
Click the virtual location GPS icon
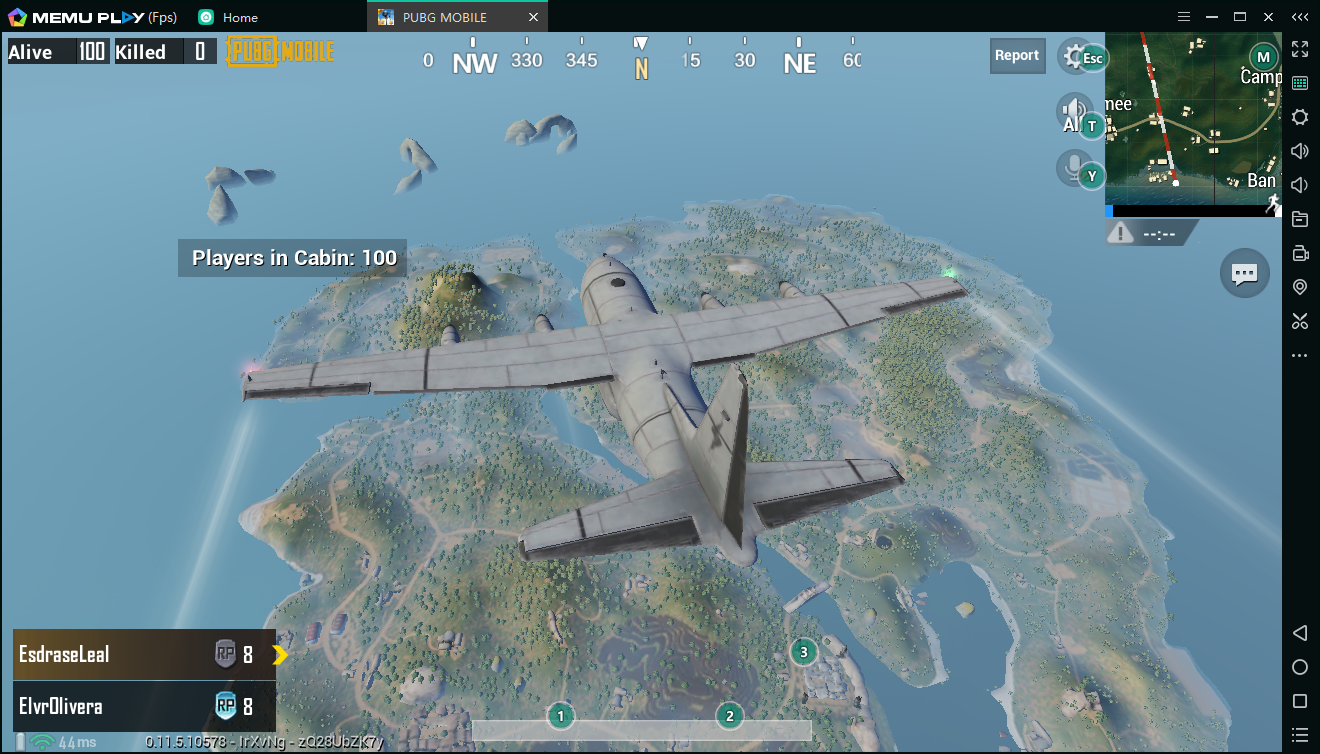click(1300, 287)
